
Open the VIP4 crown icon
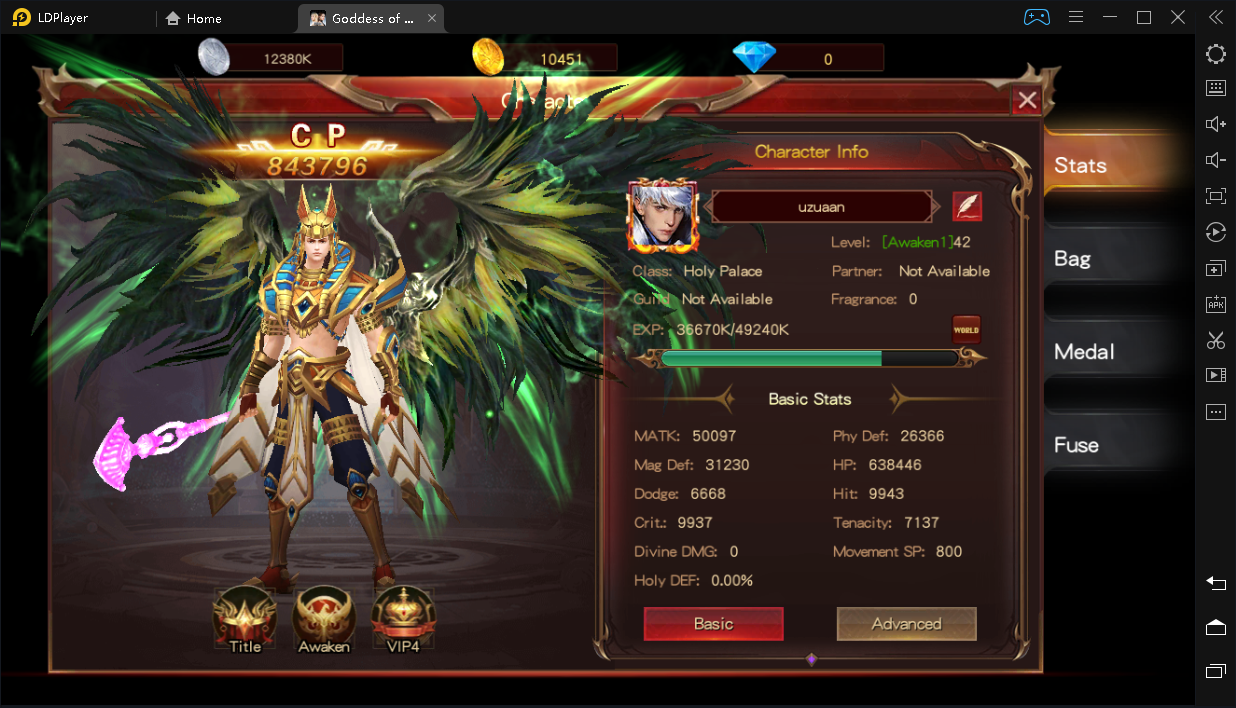pos(403,619)
